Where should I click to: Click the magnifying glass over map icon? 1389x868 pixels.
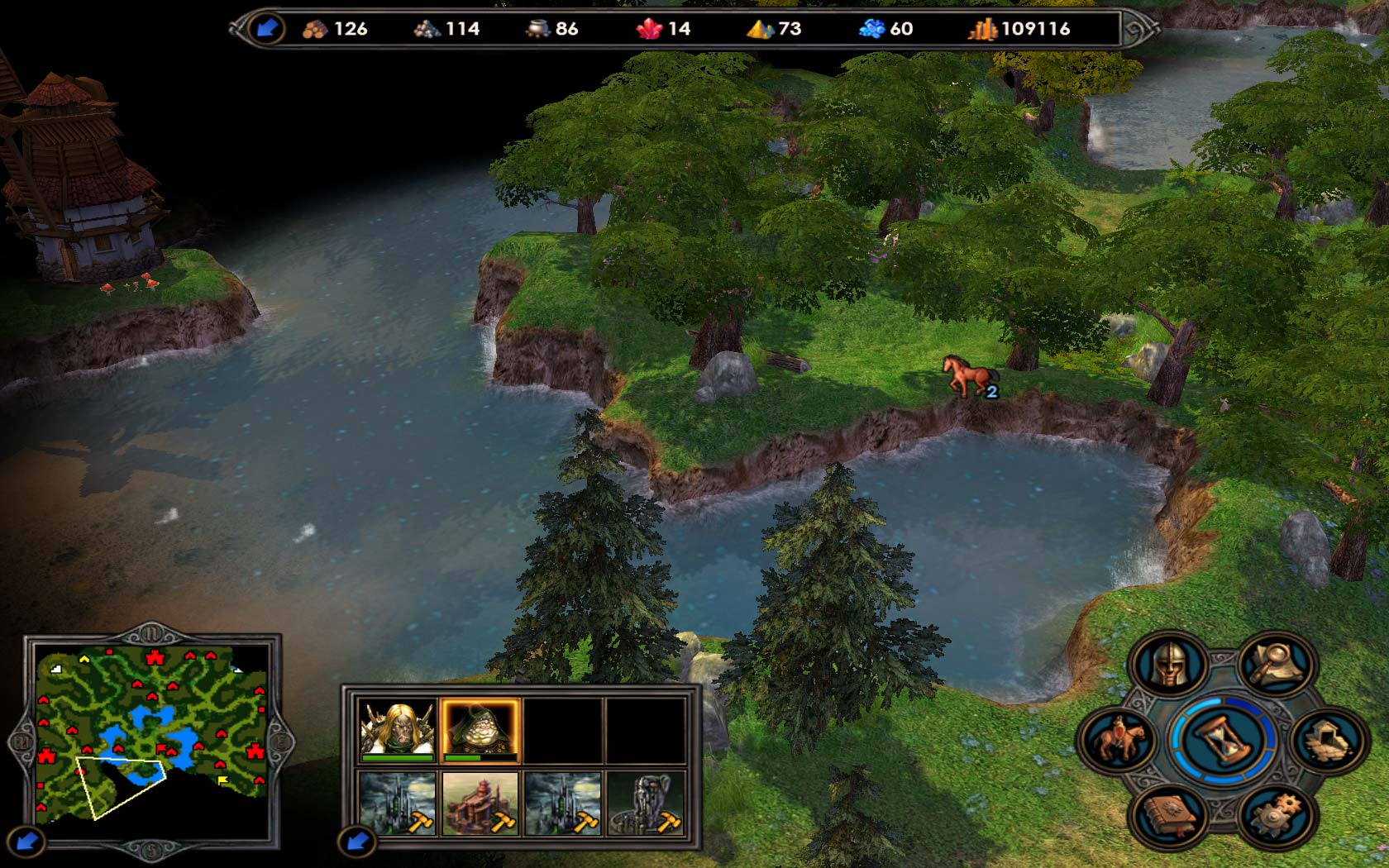tap(1275, 664)
